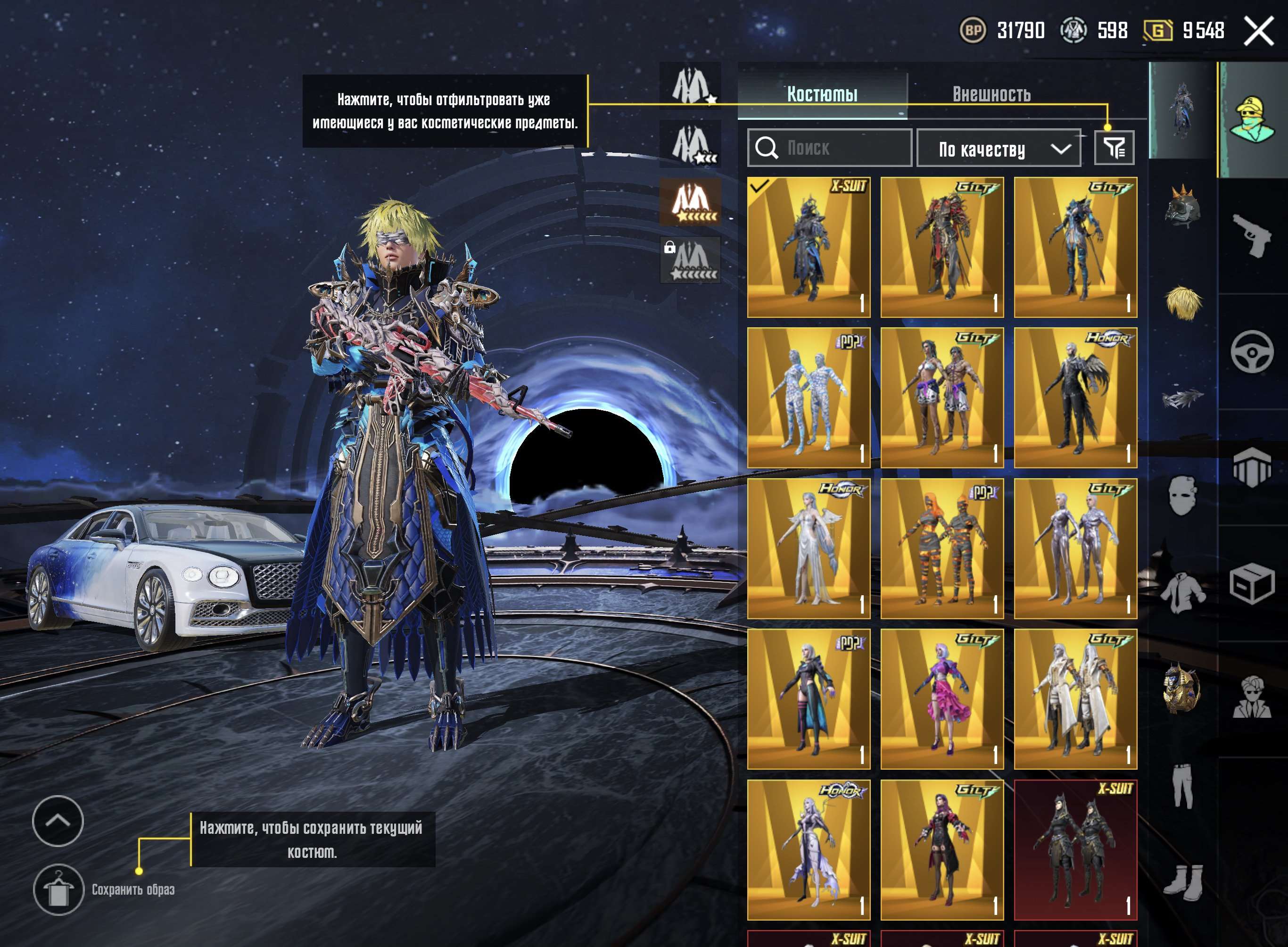
Task: Save the look with the hanger button
Action: pos(58,889)
